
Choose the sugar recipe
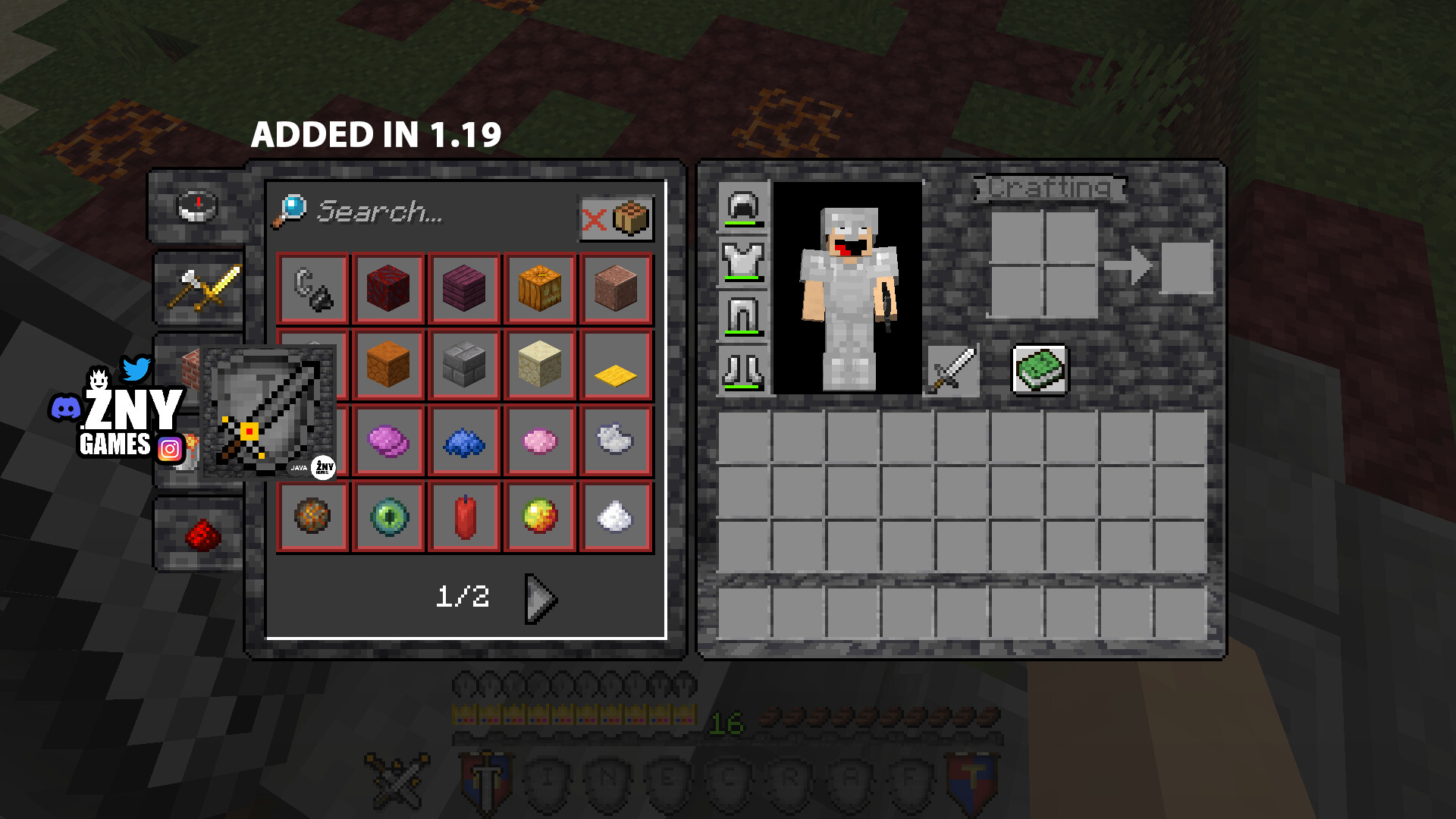(615, 517)
